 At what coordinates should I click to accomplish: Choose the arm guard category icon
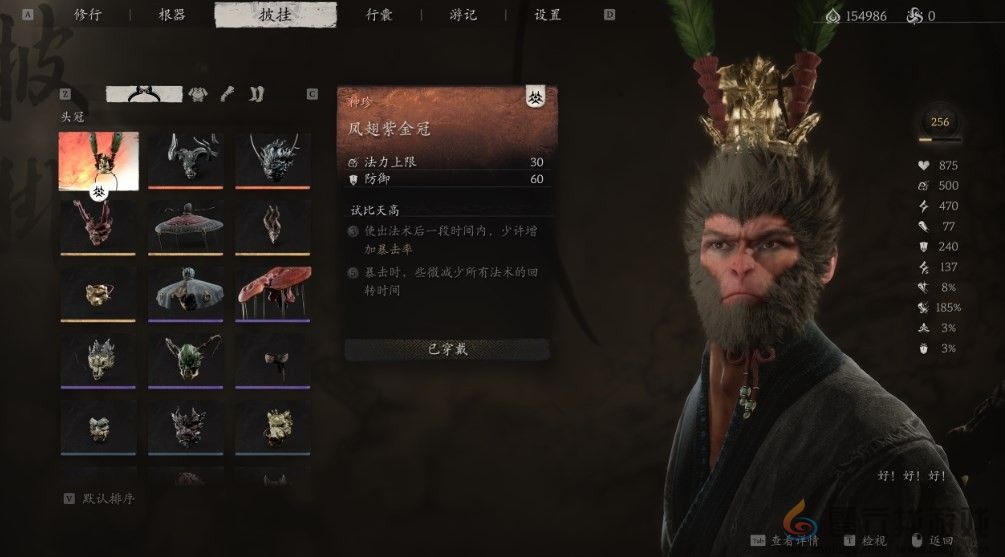[x=228, y=94]
